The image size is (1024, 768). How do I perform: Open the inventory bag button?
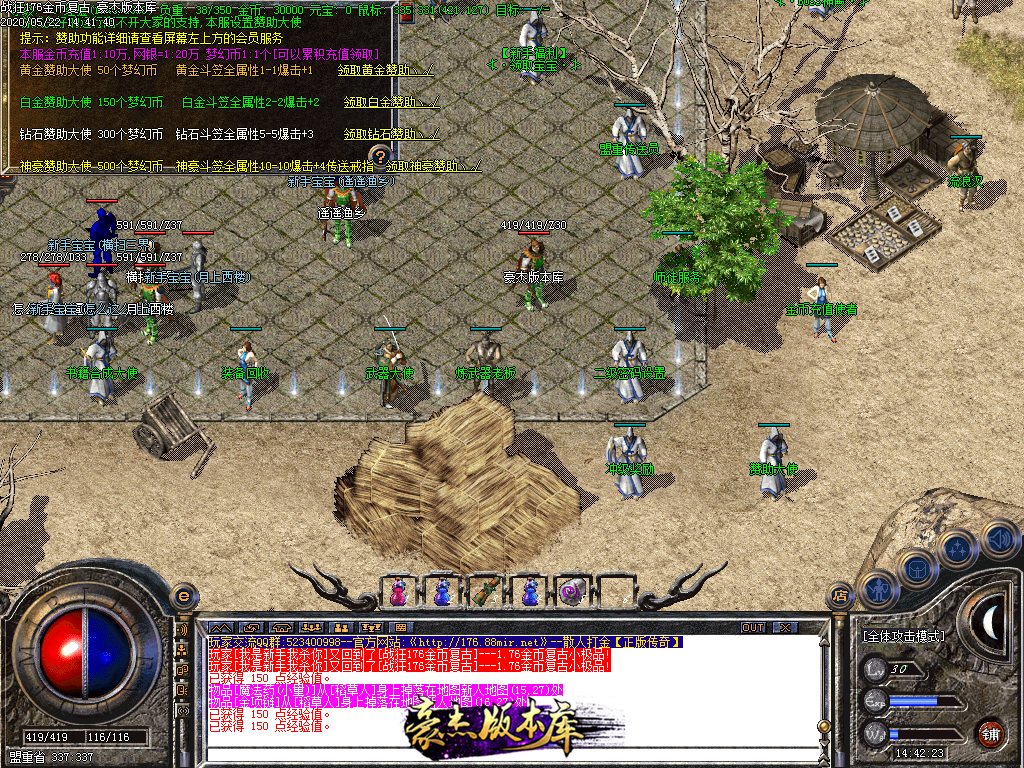[x=916, y=568]
